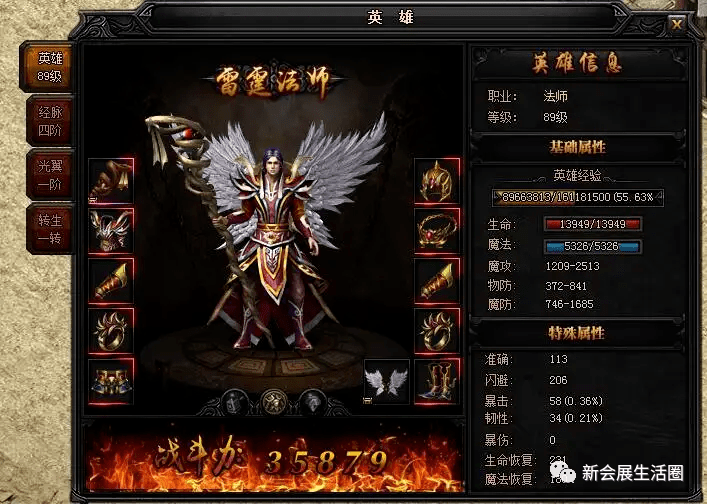Choose the ruby necklace equipment slot
The image size is (707, 504).
(437, 231)
